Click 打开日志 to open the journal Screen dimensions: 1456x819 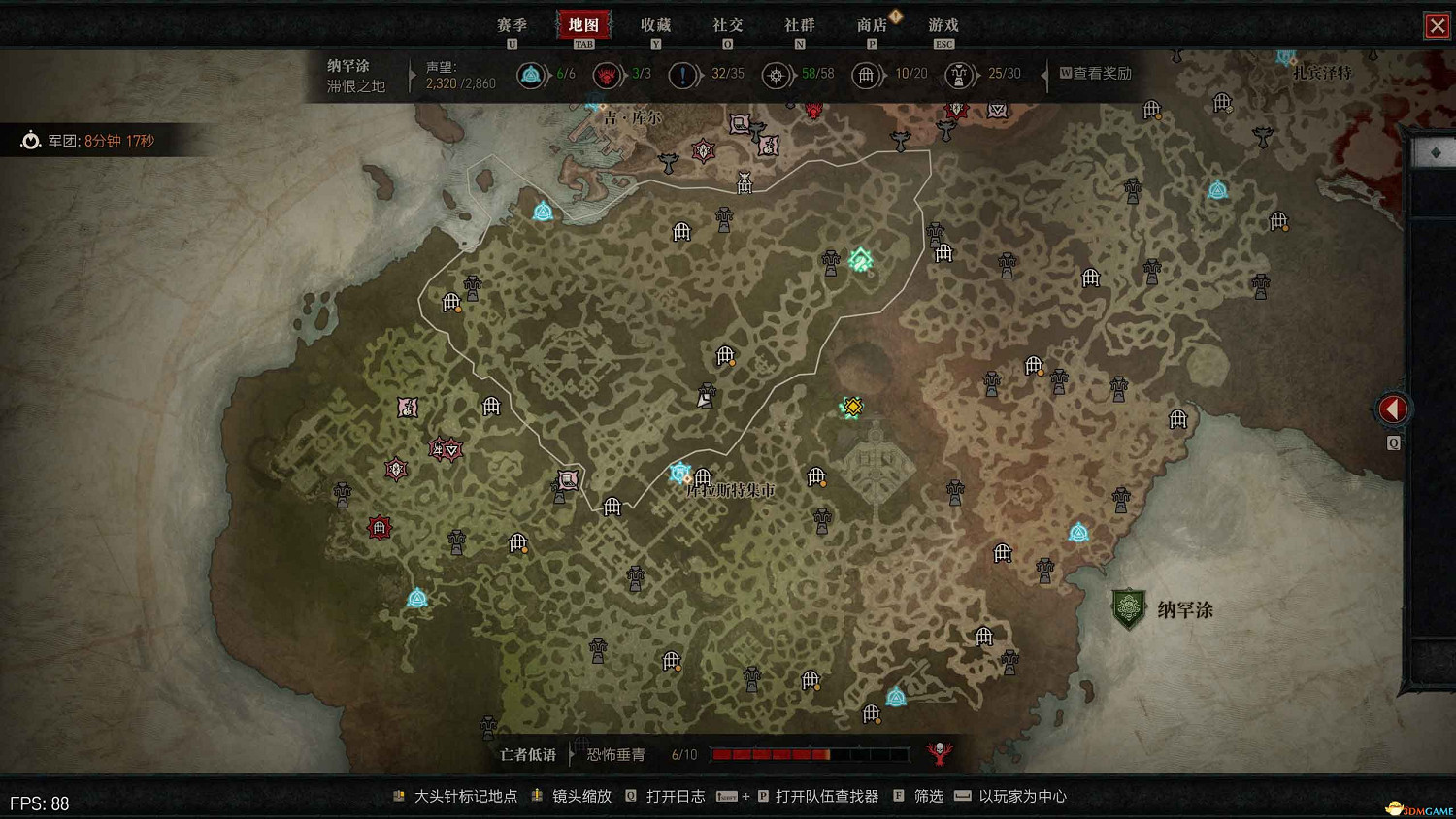(x=678, y=796)
